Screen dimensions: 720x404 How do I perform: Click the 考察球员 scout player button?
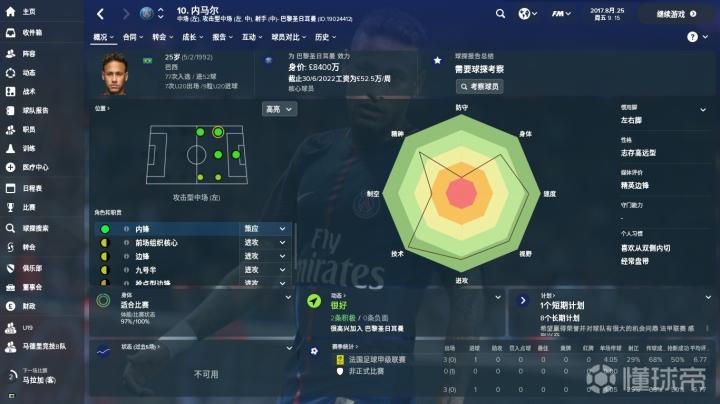coord(478,87)
